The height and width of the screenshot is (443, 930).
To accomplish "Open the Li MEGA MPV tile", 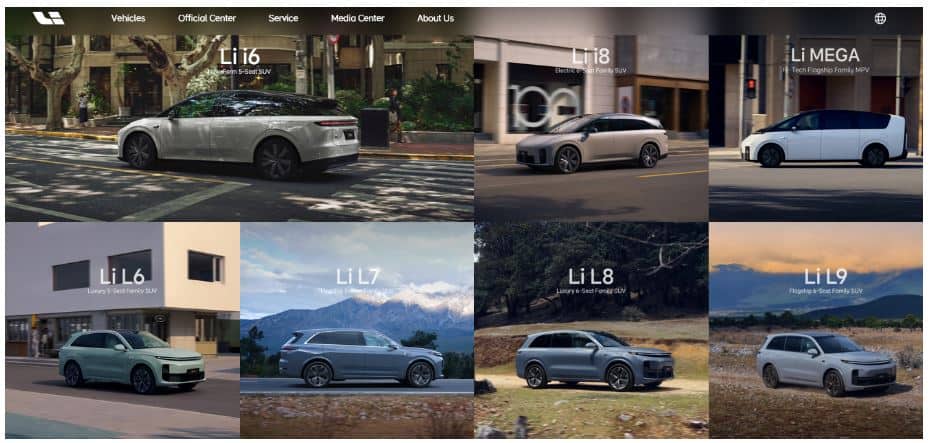I will [x=815, y=130].
